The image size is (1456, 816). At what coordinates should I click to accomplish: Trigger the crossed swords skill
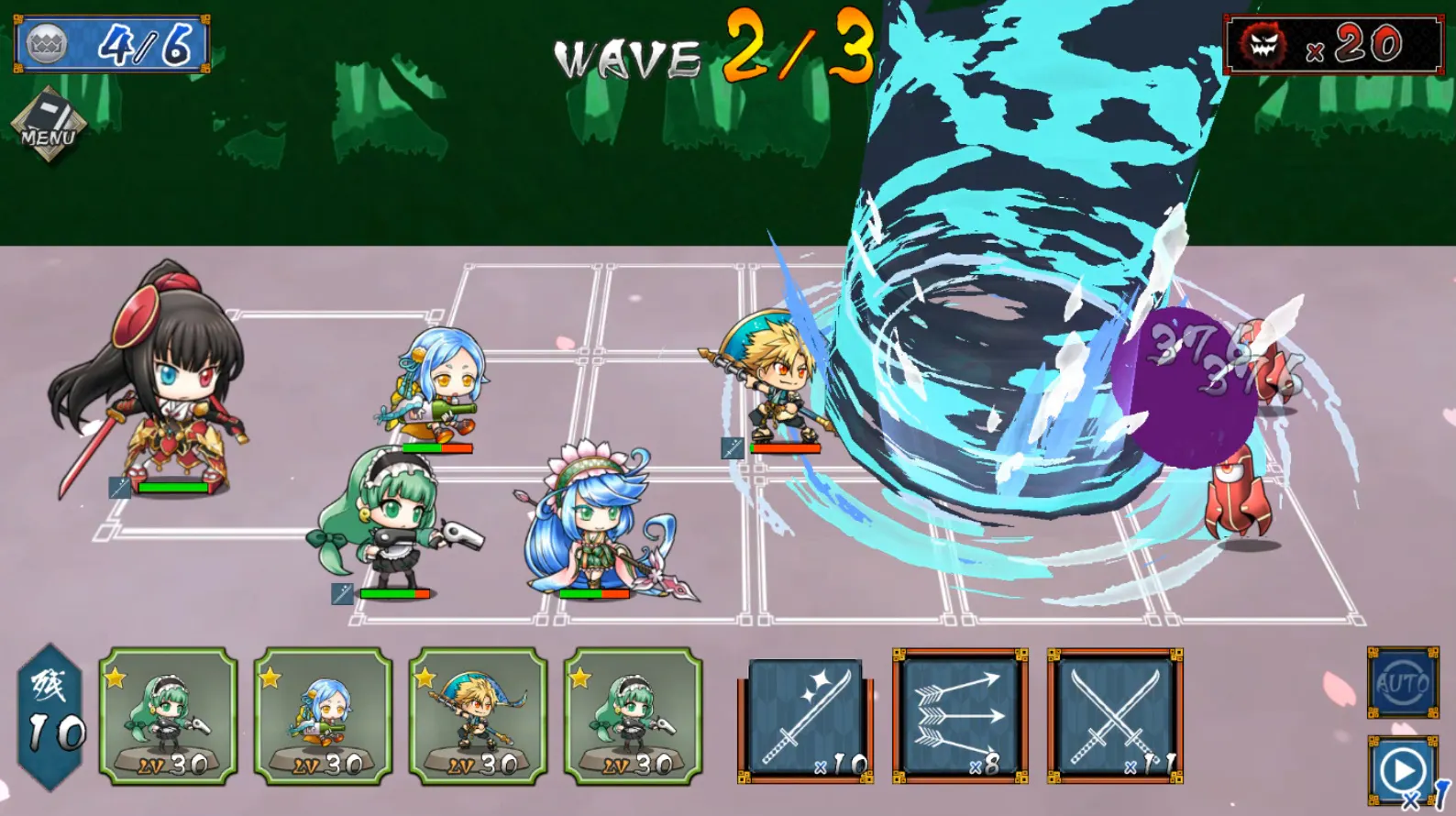[1115, 716]
